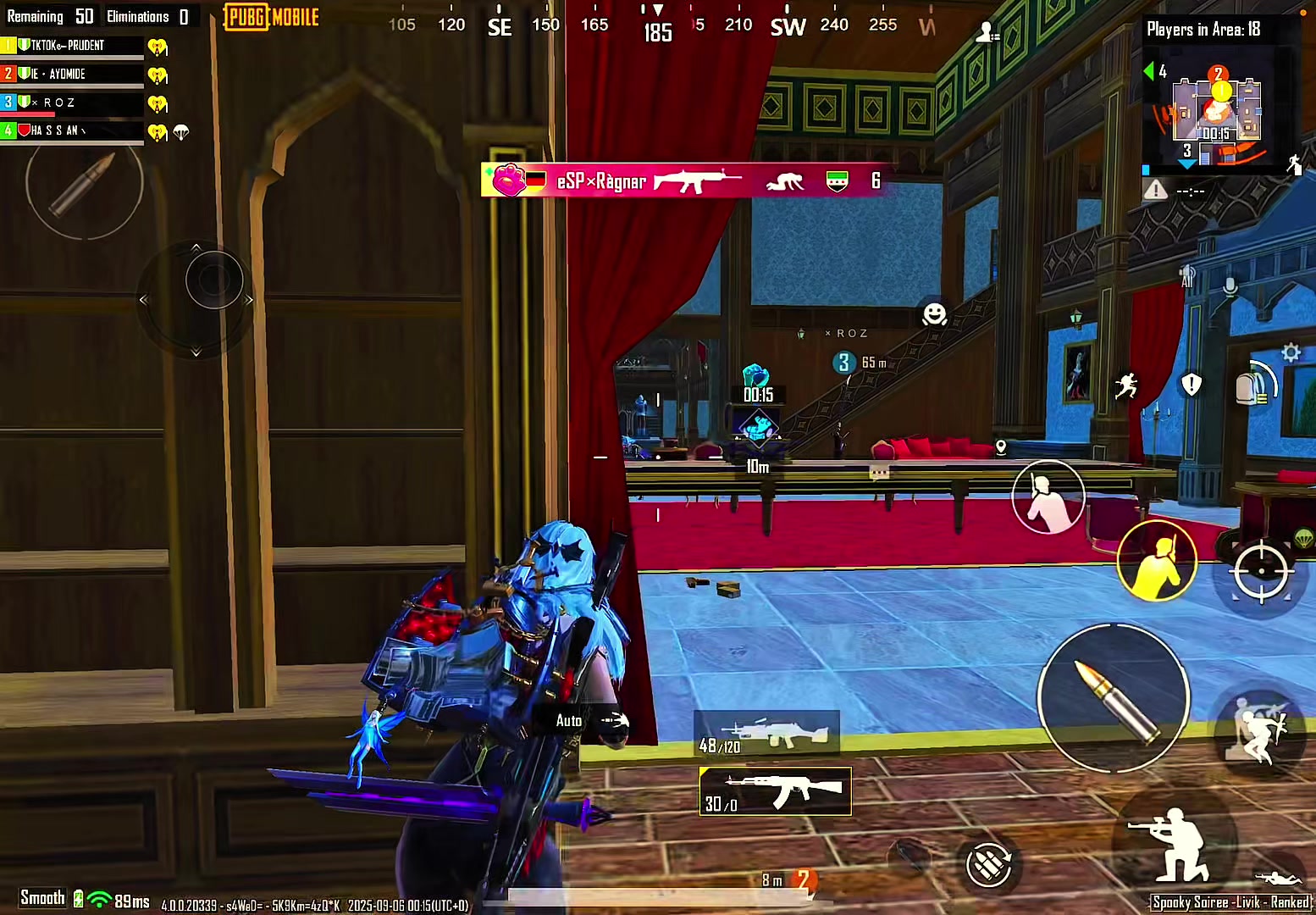Reload with the ammo reload button

[989, 865]
